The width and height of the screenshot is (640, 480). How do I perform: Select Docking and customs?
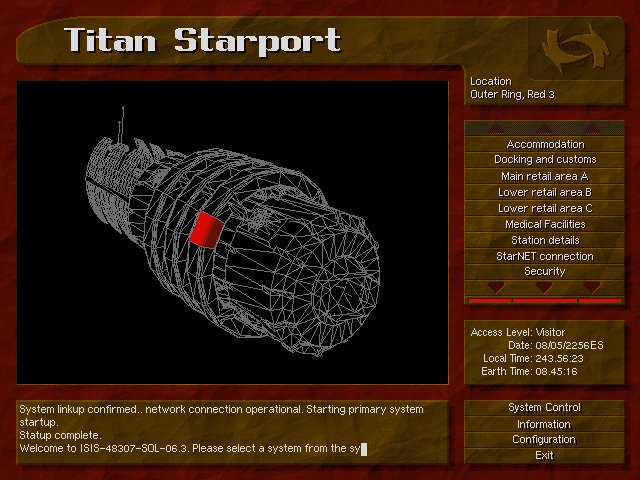tap(545, 160)
